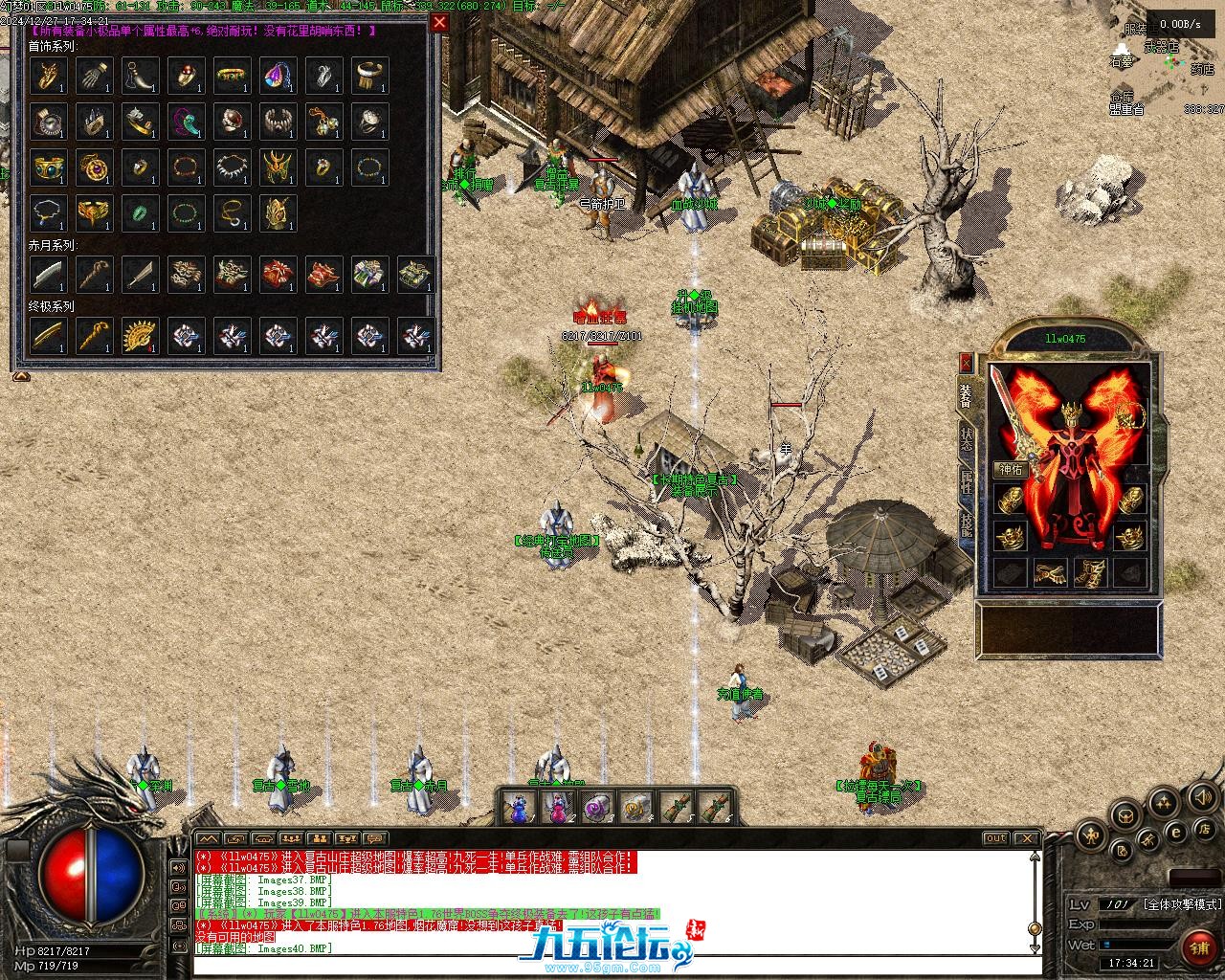Open the 属性 attributes tab
Image resolution: width=1225 pixels, height=980 pixels.
[x=967, y=481]
